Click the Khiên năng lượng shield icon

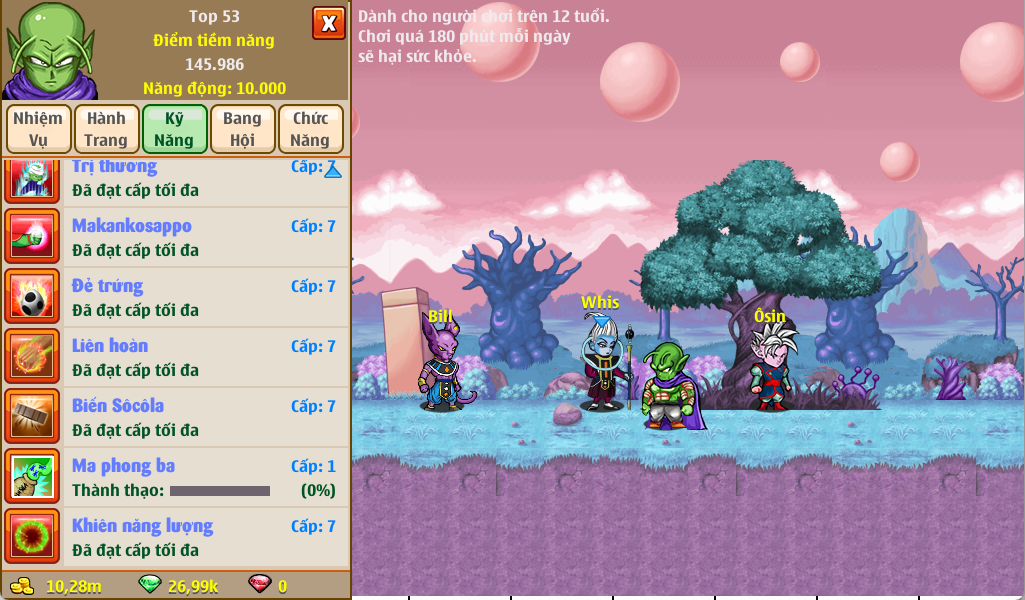33,537
